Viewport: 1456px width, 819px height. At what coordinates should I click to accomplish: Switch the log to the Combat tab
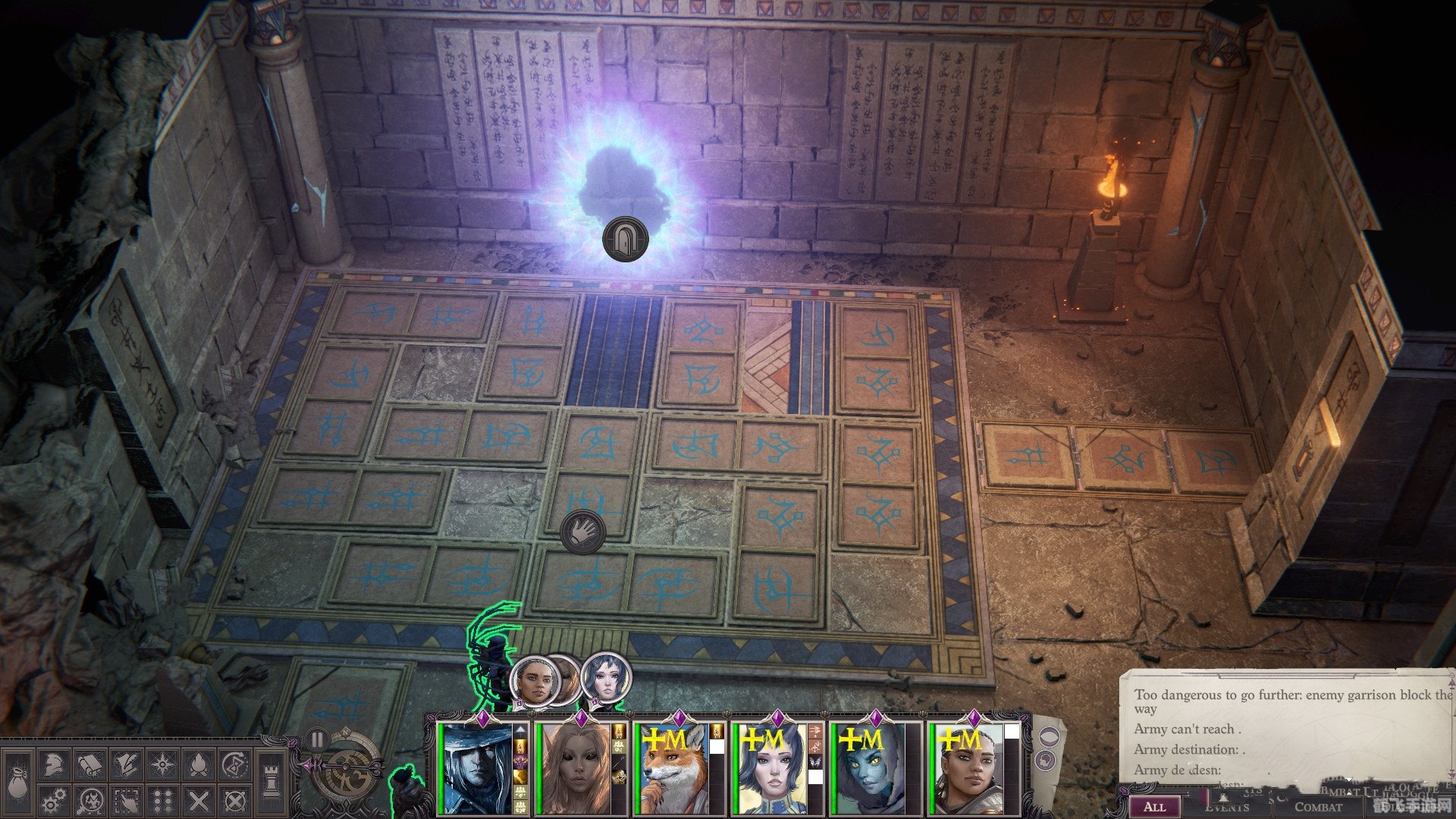pyautogui.click(x=1318, y=806)
